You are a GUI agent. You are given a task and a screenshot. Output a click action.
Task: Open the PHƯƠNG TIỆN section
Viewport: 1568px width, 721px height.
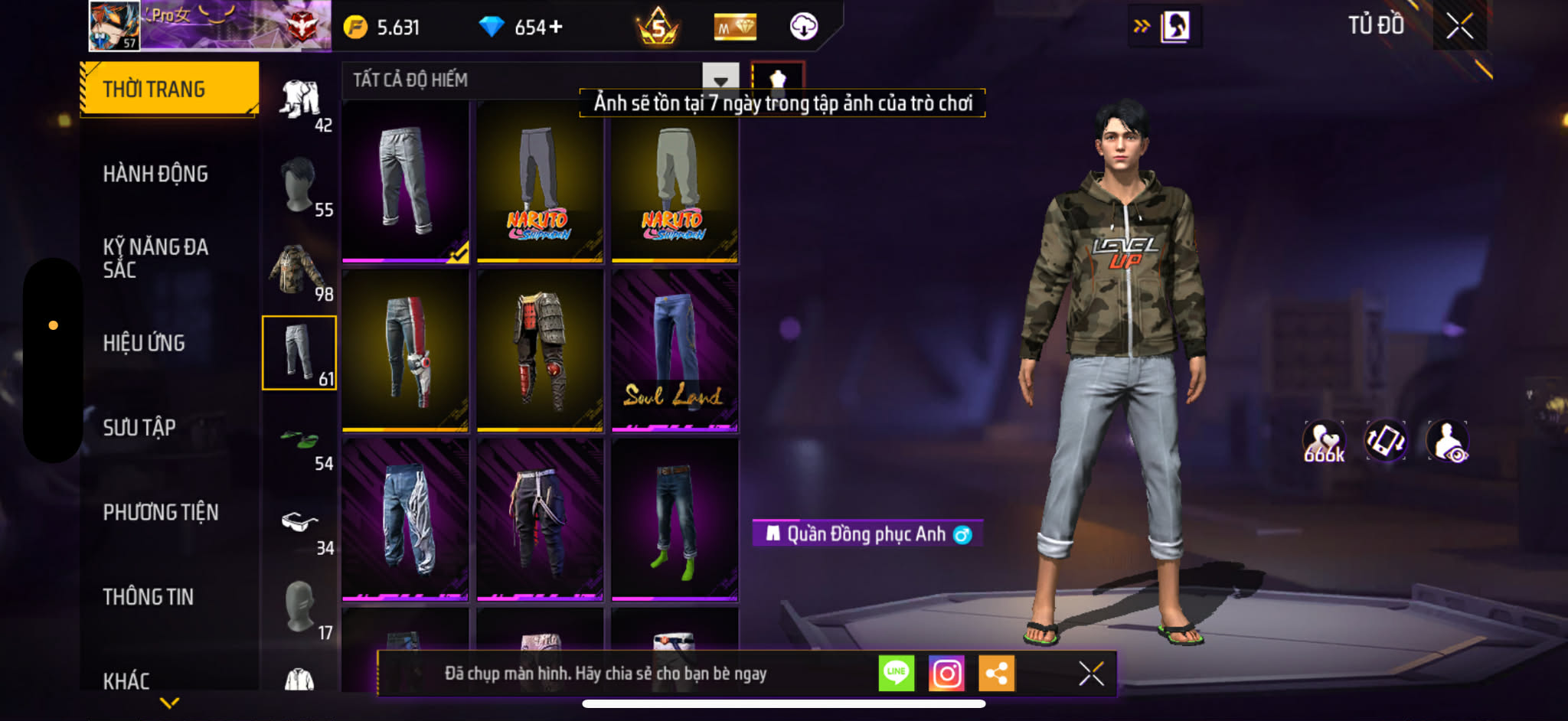161,512
